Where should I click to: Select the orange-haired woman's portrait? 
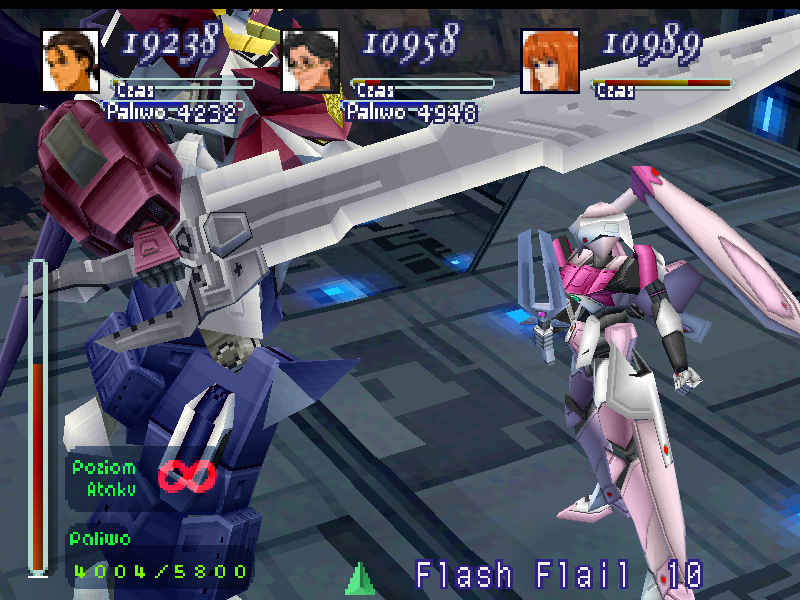549,60
